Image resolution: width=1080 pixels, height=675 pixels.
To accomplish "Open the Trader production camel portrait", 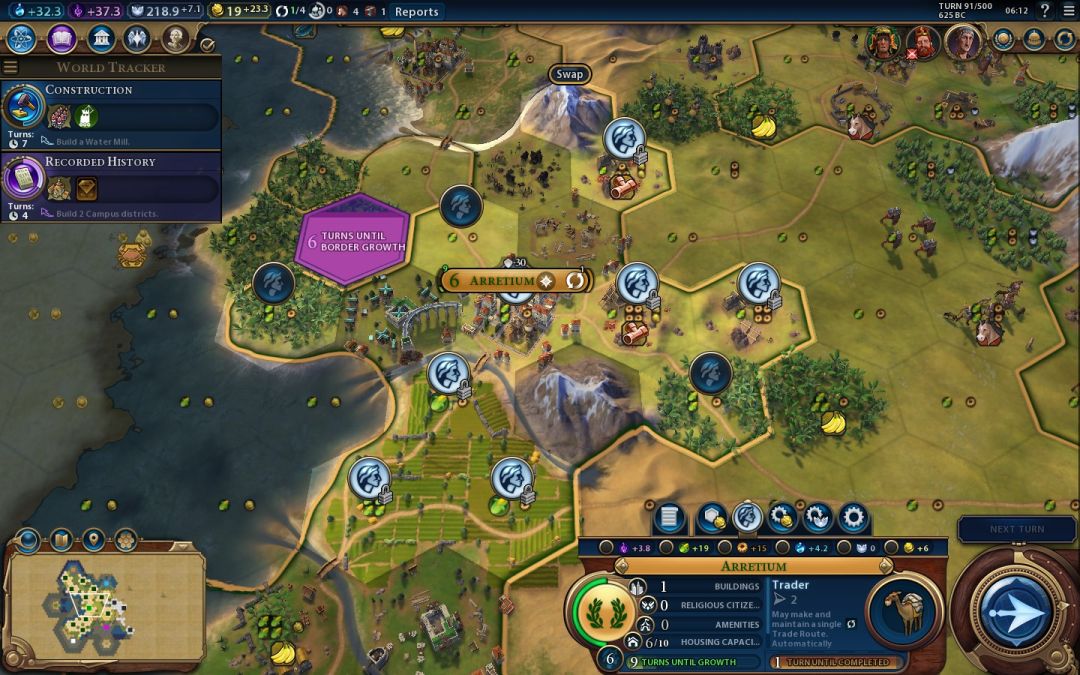I will pyautogui.click(x=905, y=612).
